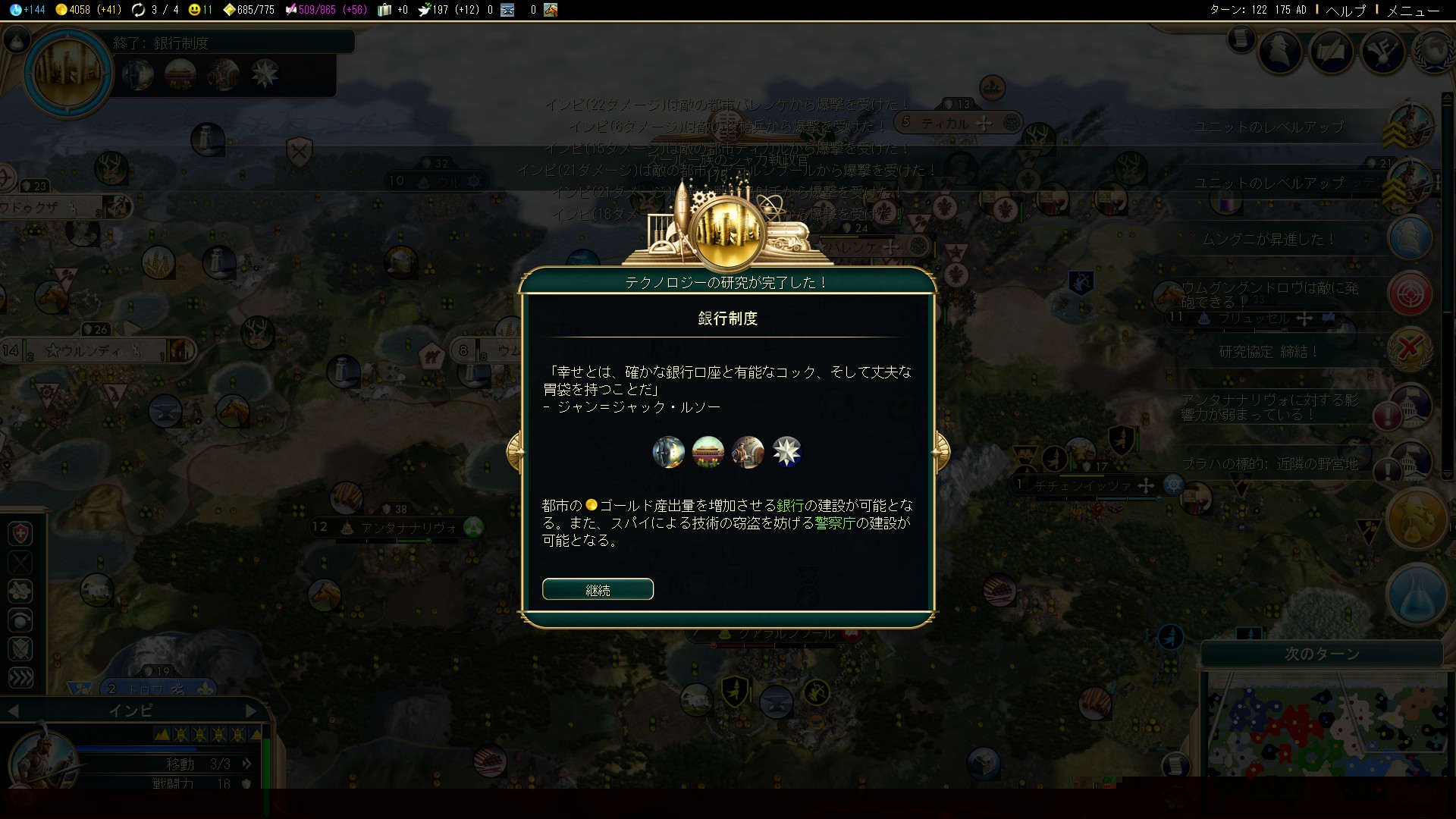Select the 研究協定 締結 notification
Image resolution: width=1456 pixels, height=819 pixels.
[1268, 351]
